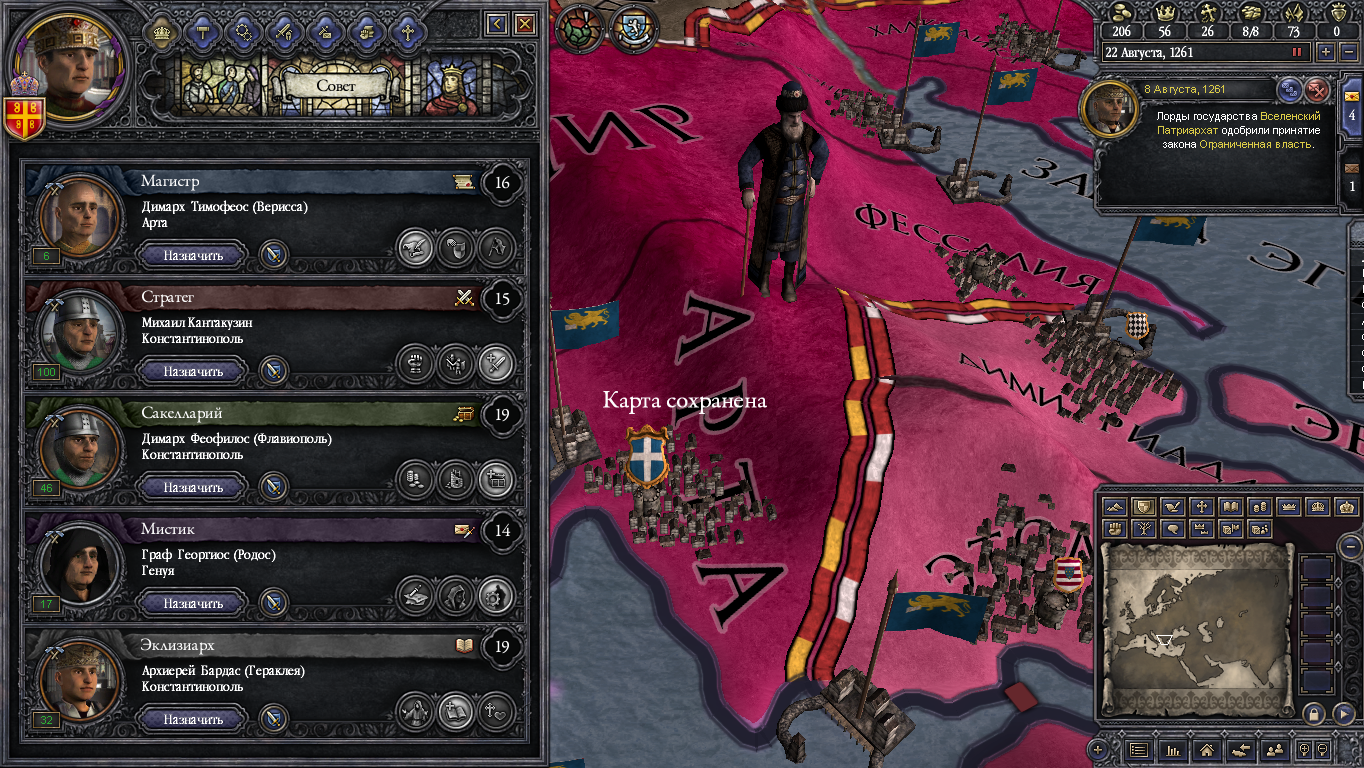Screen dimensions: 1364x768
Task: Decrease game speed with the minus button
Action: click(1349, 52)
